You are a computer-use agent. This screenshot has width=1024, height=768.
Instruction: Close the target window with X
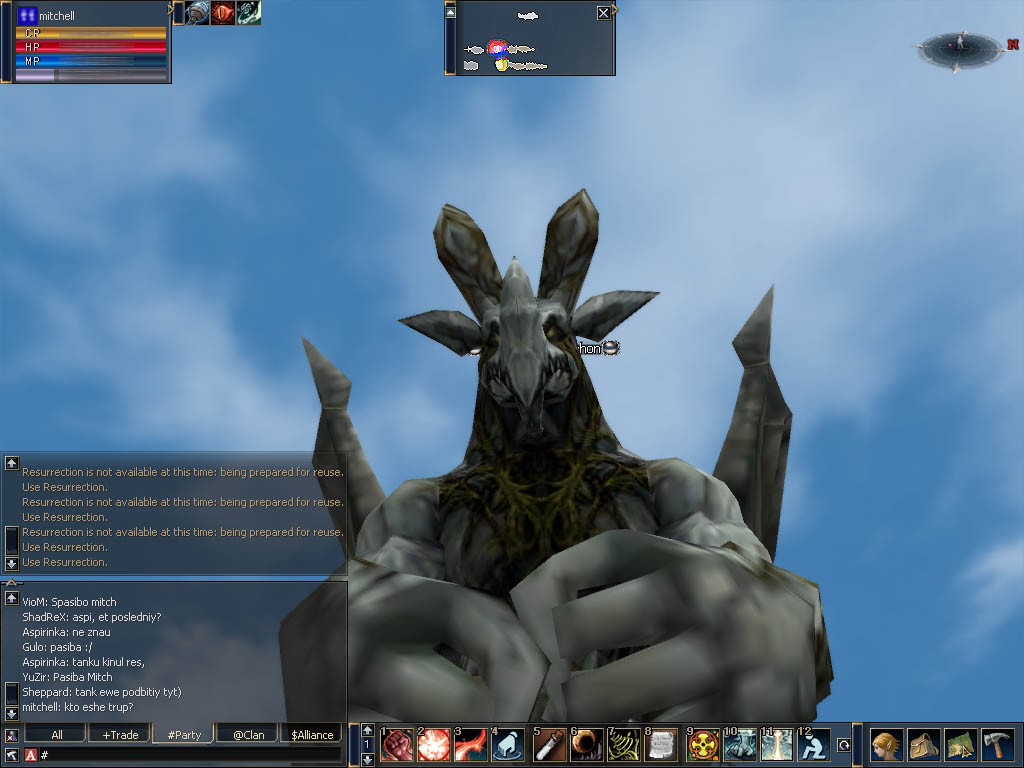tap(603, 14)
